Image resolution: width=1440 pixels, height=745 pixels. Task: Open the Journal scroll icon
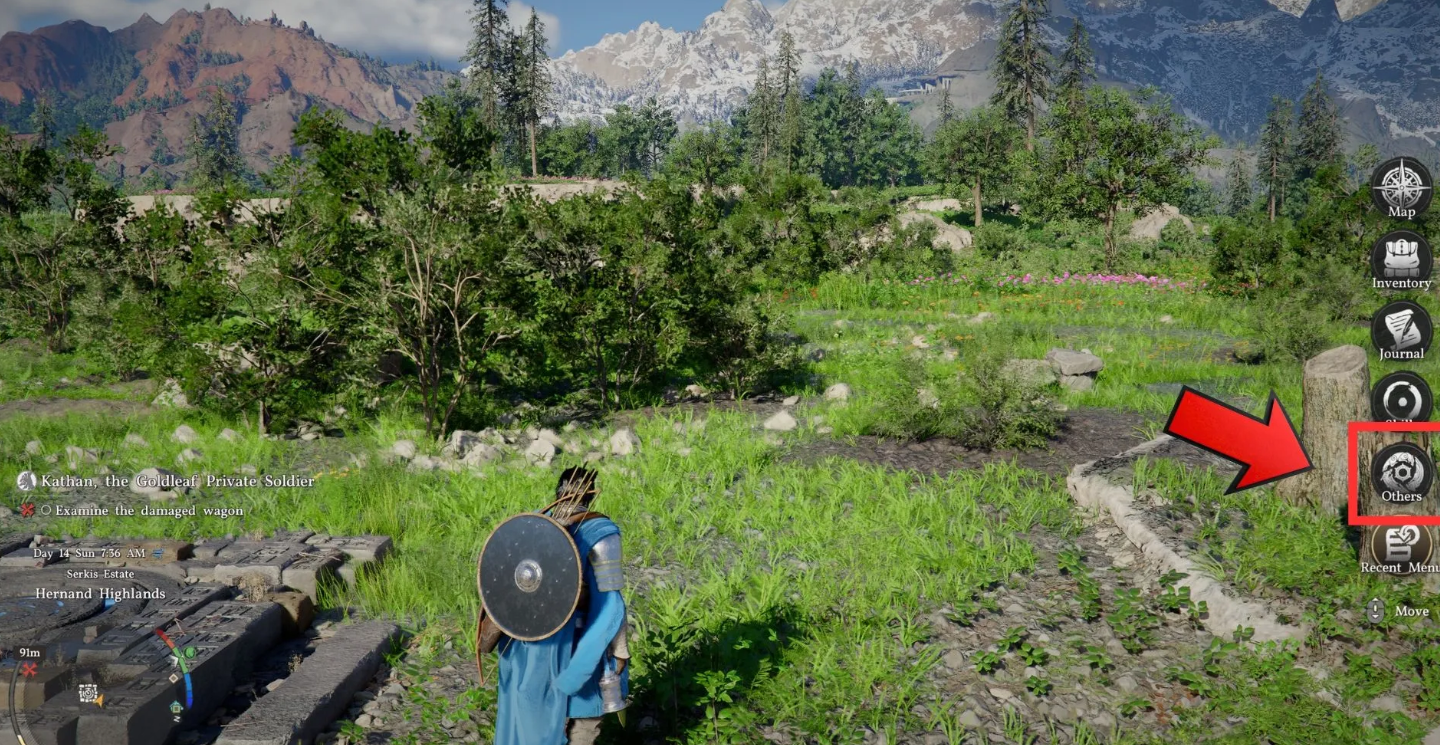[1401, 329]
